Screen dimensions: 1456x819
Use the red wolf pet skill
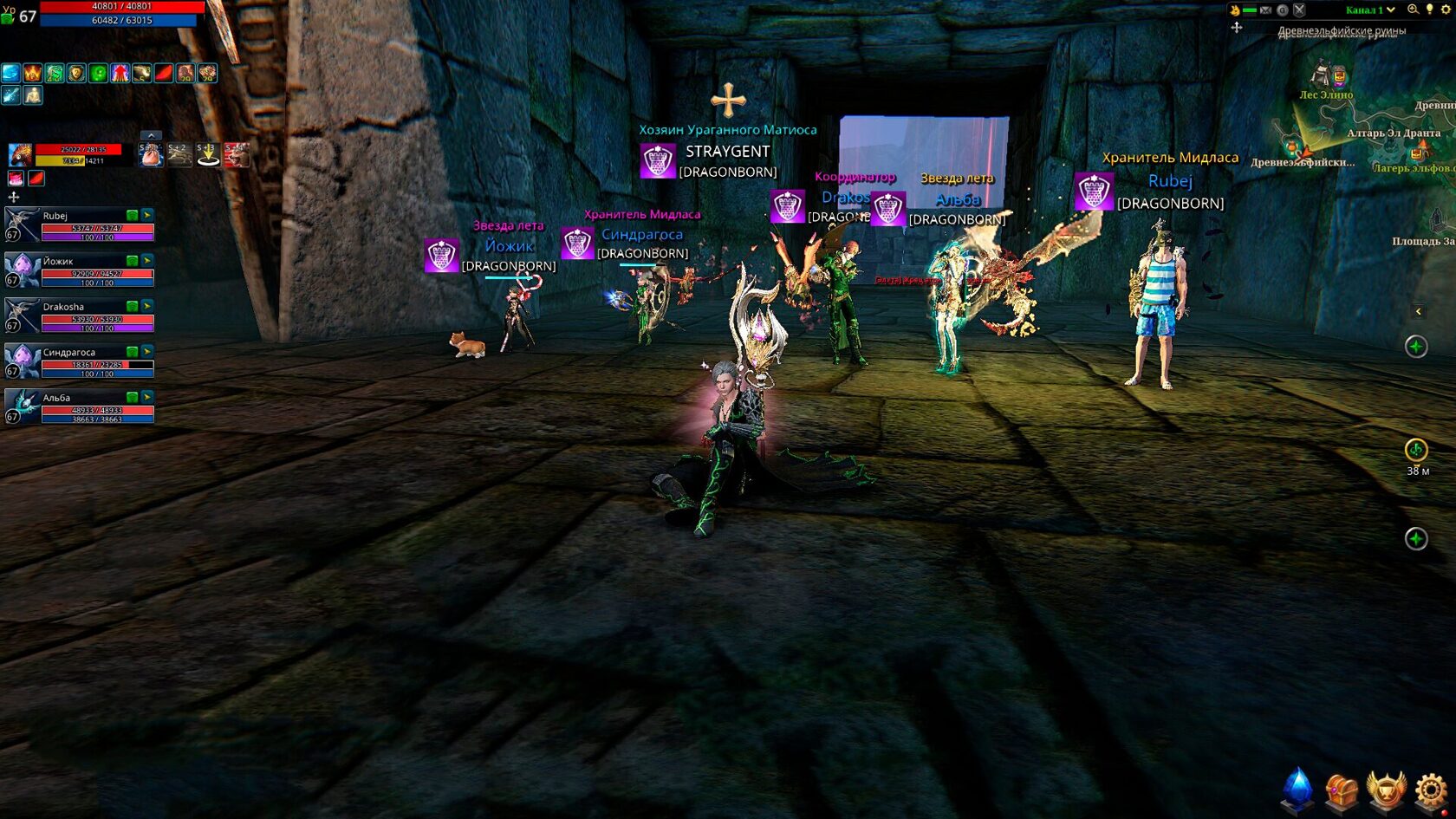pyautogui.click(x=236, y=155)
